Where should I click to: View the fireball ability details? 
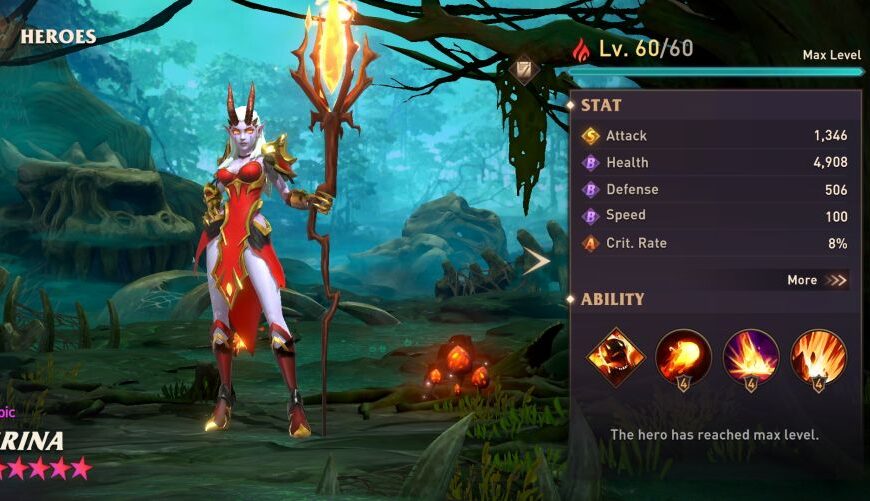pyautogui.click(x=683, y=357)
